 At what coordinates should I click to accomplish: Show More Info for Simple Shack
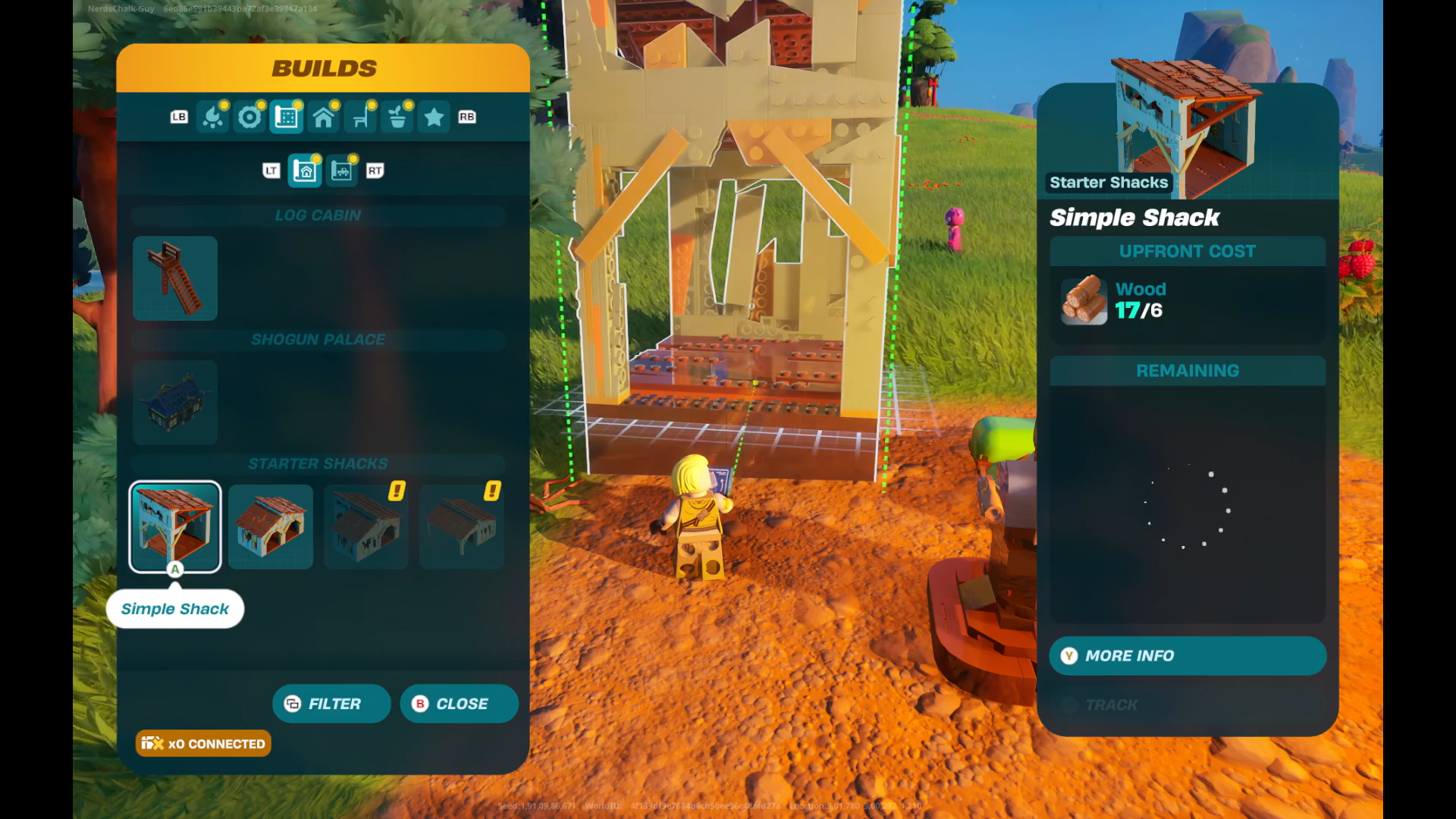(x=1188, y=656)
